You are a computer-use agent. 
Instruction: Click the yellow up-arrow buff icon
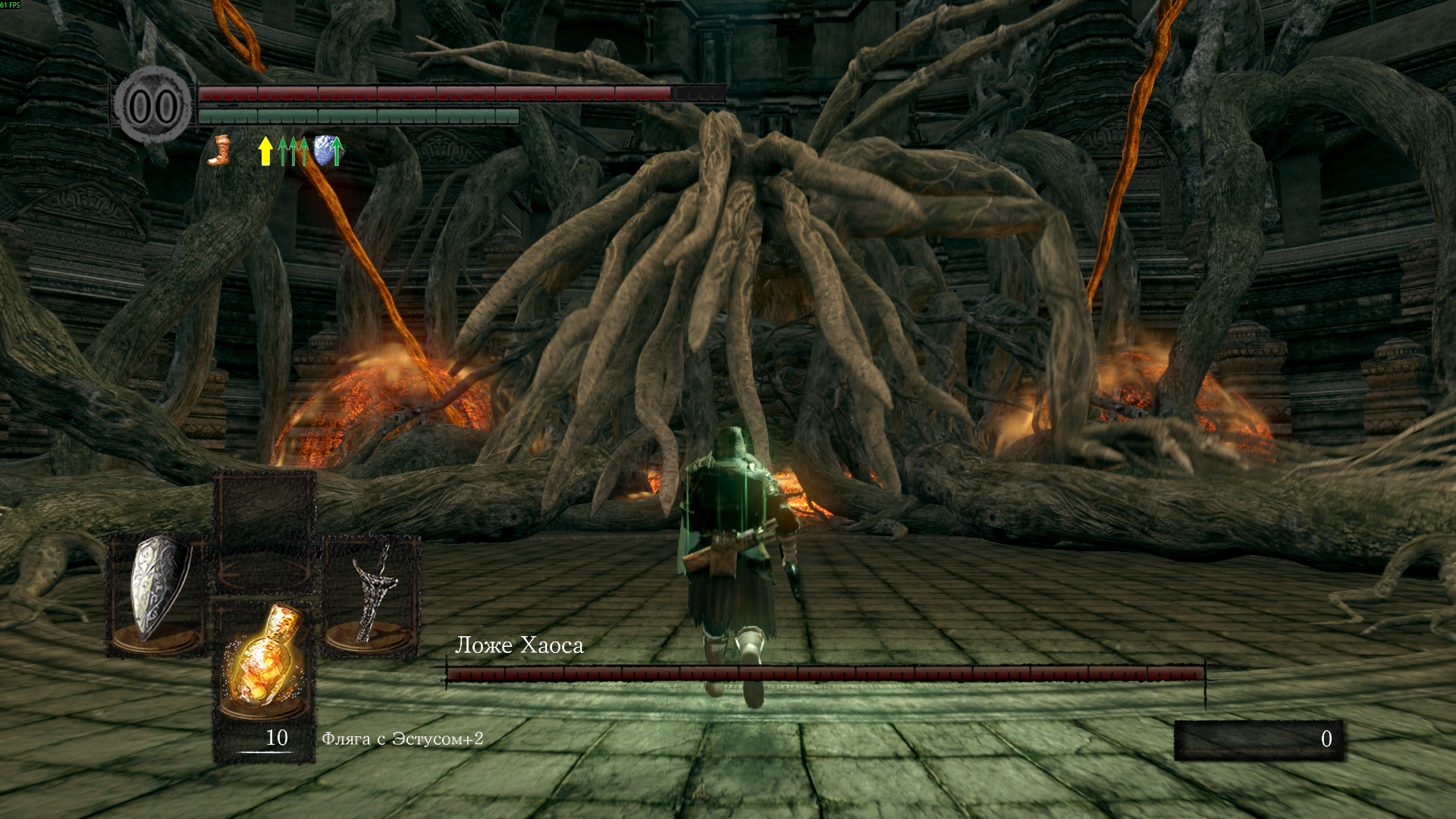point(265,150)
